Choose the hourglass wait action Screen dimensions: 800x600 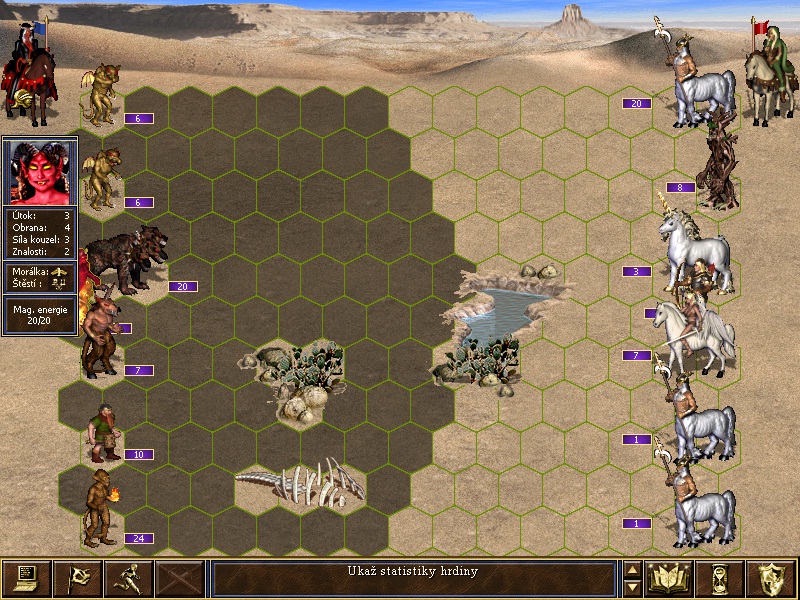click(x=722, y=578)
